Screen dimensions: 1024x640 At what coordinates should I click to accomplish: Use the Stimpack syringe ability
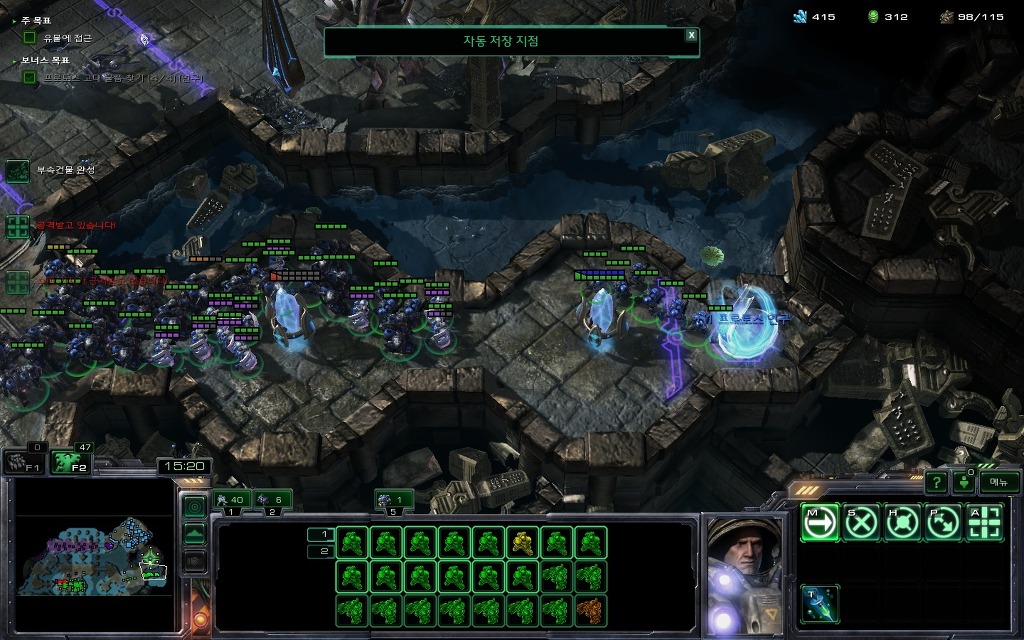coord(820,604)
